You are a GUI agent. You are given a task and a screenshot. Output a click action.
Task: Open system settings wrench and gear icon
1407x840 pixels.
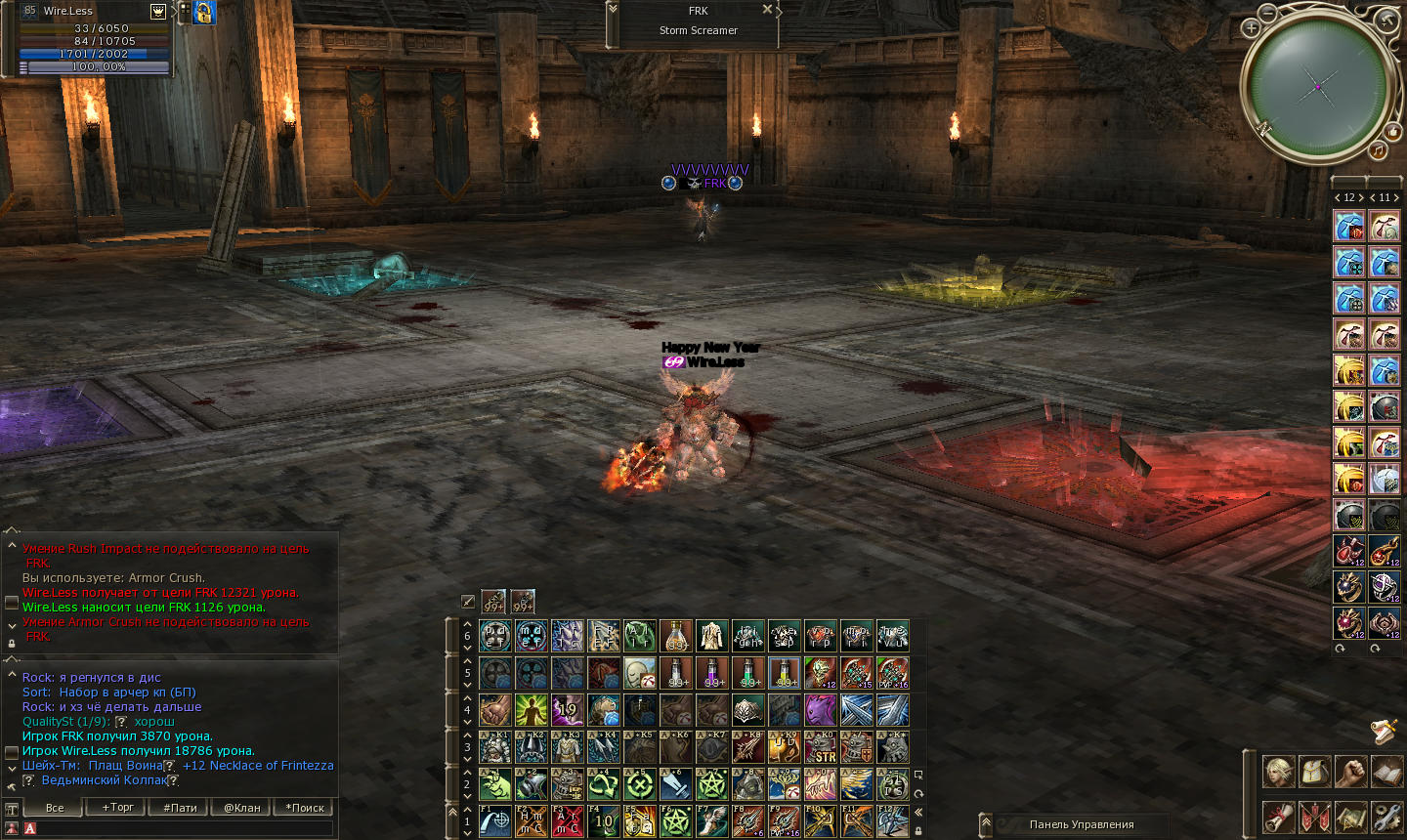1386,816
